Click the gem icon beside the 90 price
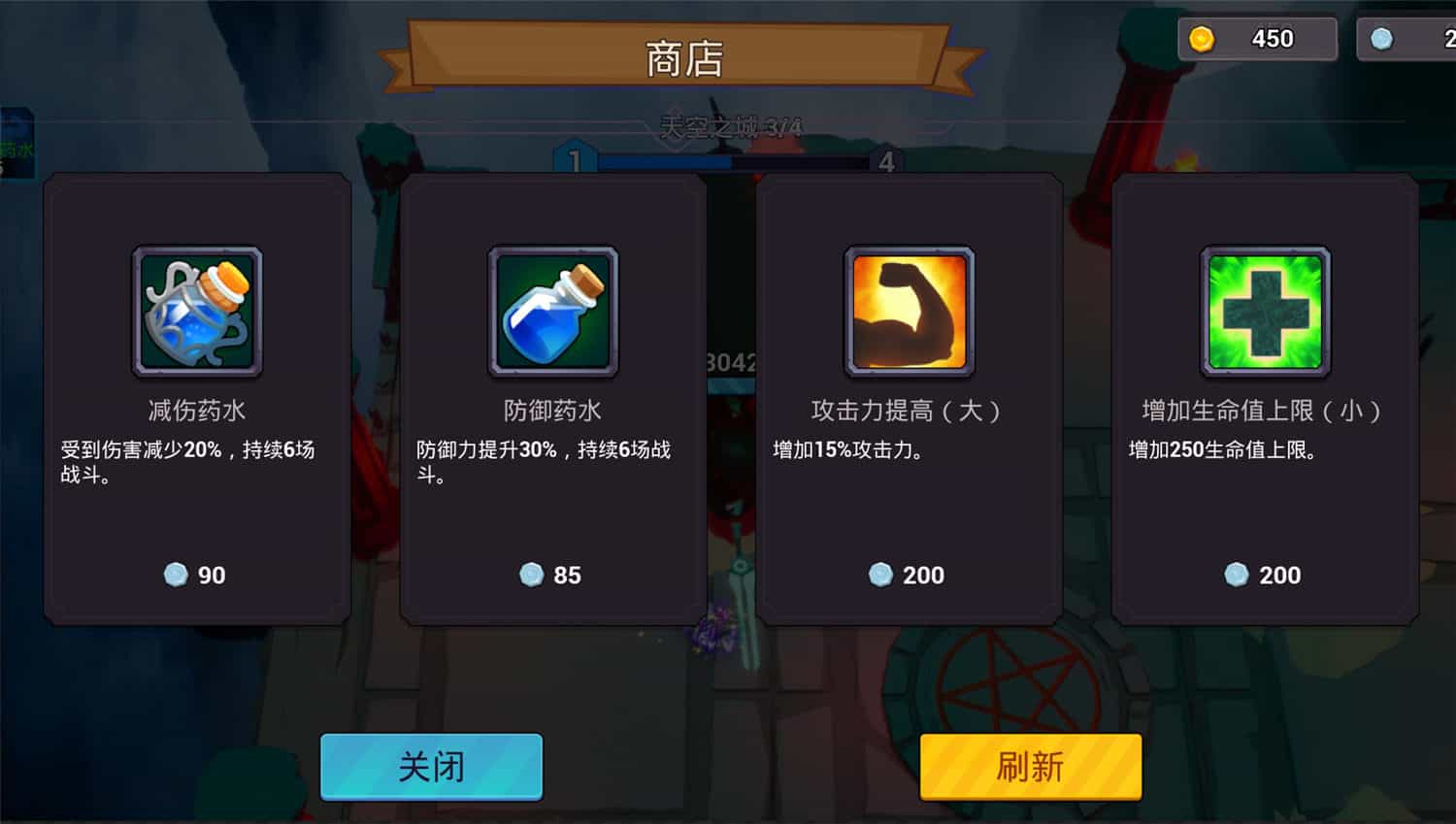The image size is (1456, 824). pyautogui.click(x=174, y=575)
